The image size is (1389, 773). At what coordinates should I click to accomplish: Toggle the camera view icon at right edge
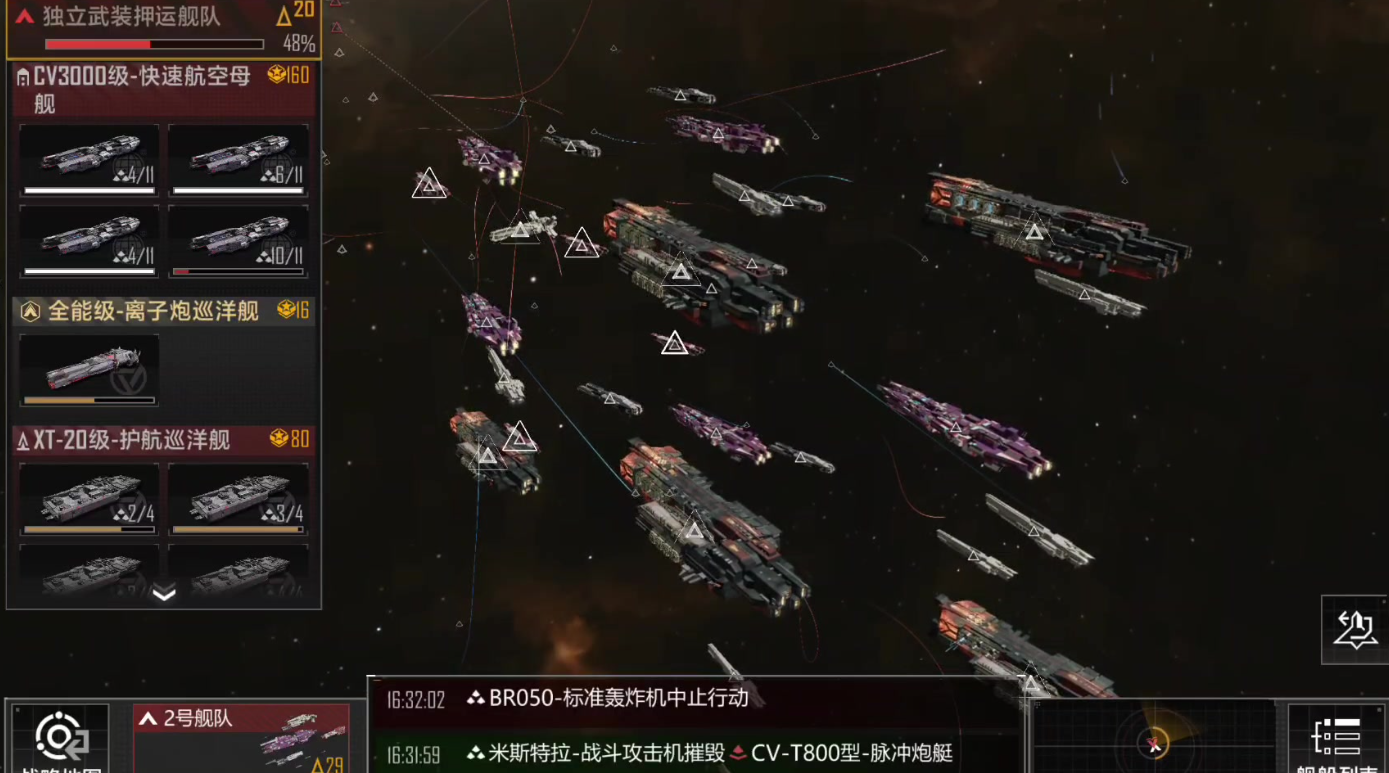coord(1355,630)
